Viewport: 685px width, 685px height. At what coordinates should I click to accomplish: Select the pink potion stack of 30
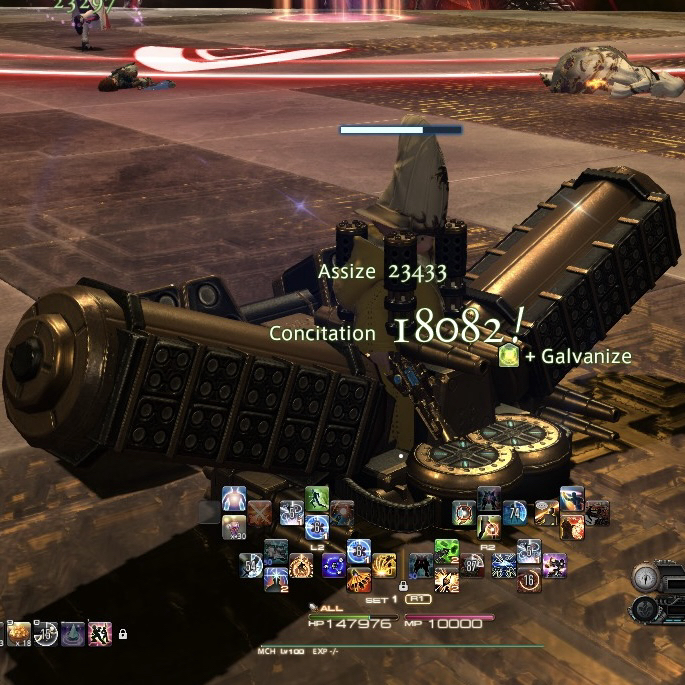pyautogui.click(x=233, y=526)
